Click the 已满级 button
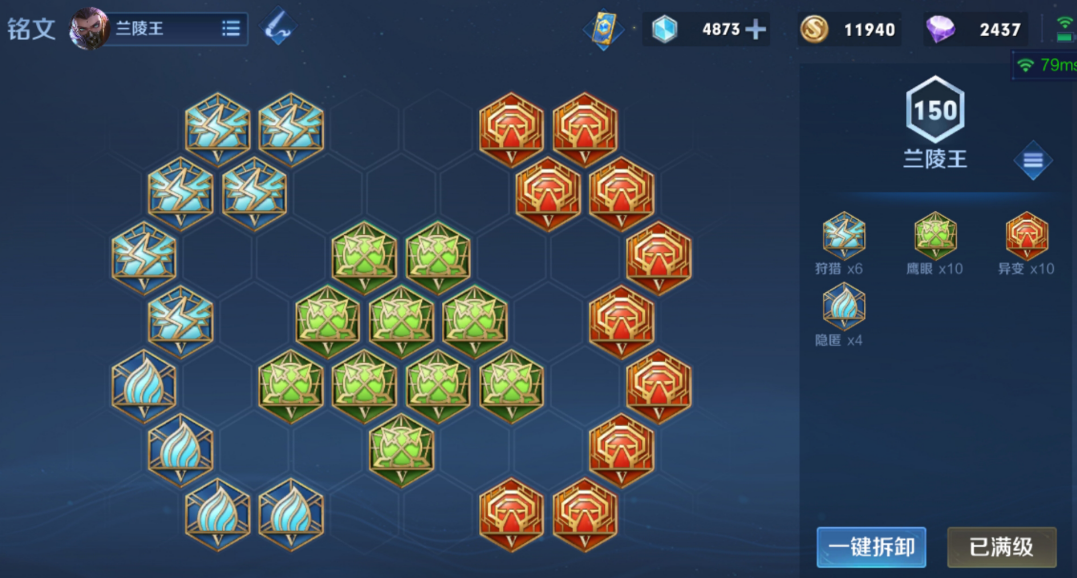The image size is (1077, 578). tap(1001, 547)
